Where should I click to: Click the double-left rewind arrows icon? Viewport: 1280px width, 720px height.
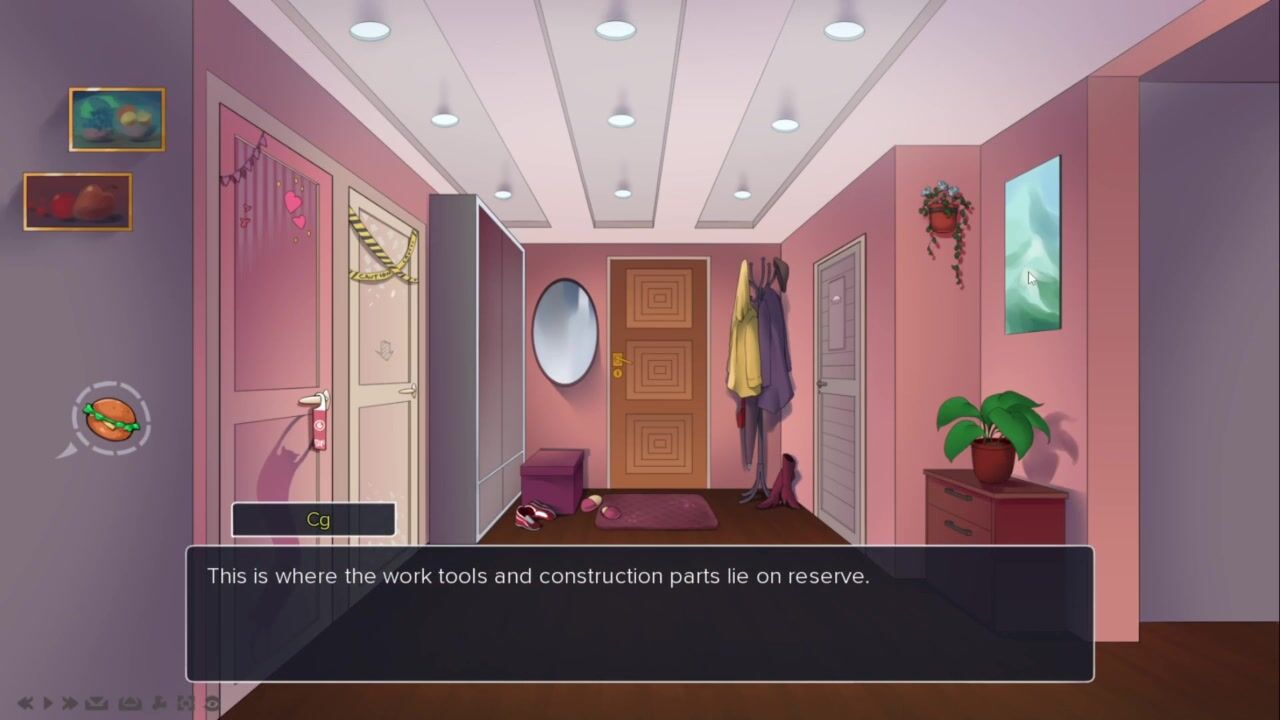pyautogui.click(x=25, y=704)
